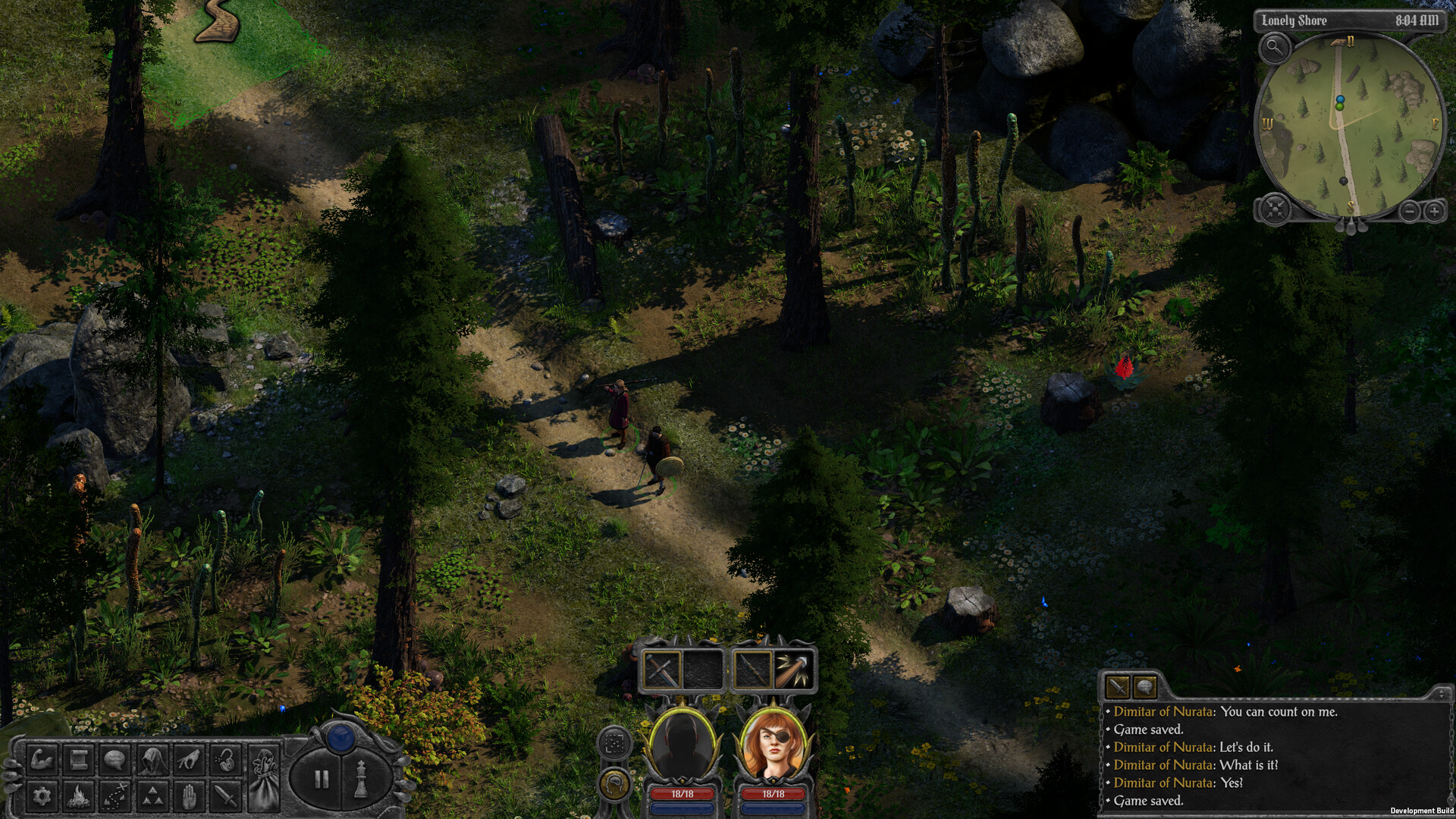1456x819 pixels.
Task: Toggle combat mode with the sword icon
Action: [224, 795]
